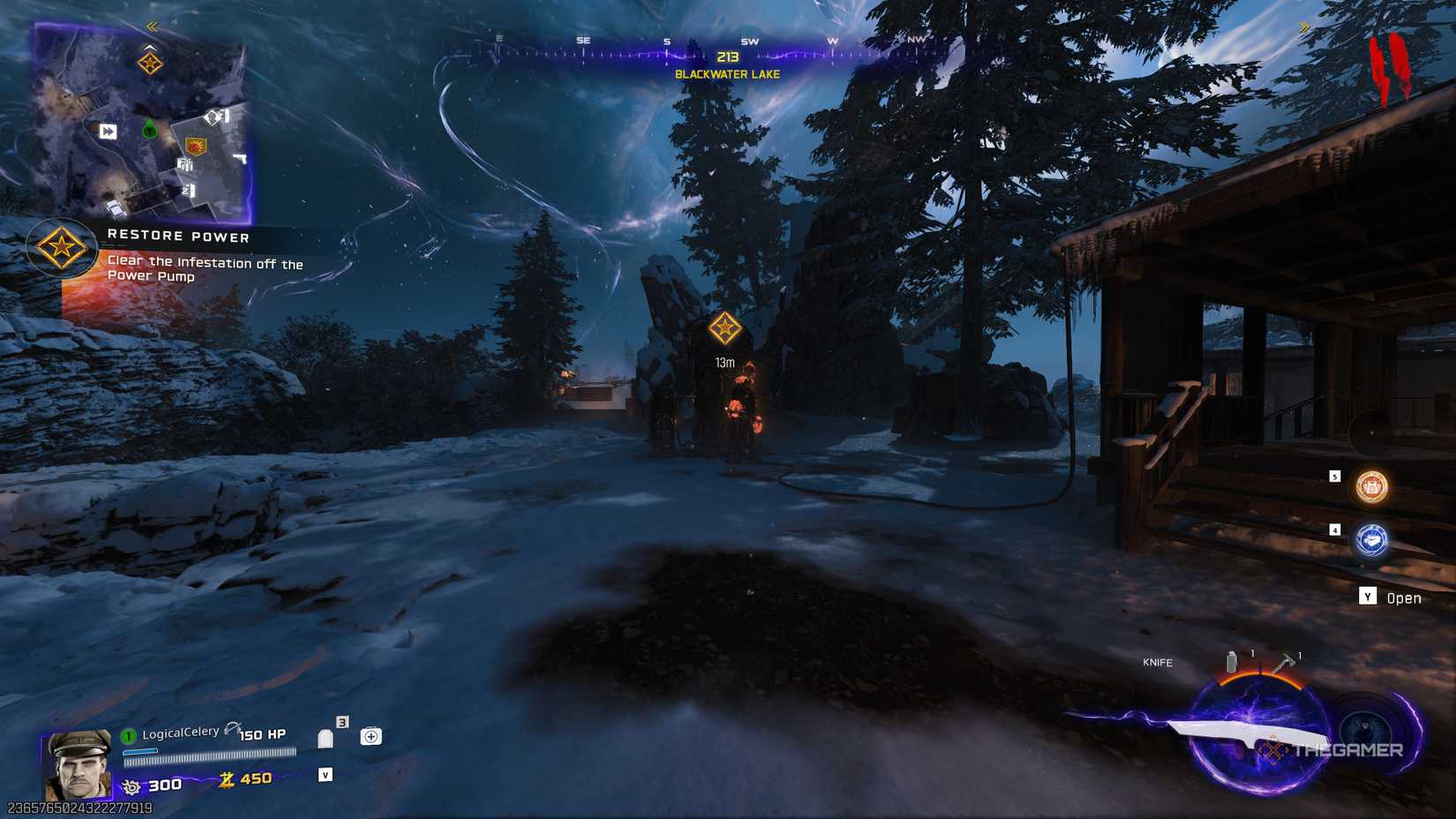1456x819 pixels.
Task: Open the med-kit icon near the health bar
Action: (372, 736)
